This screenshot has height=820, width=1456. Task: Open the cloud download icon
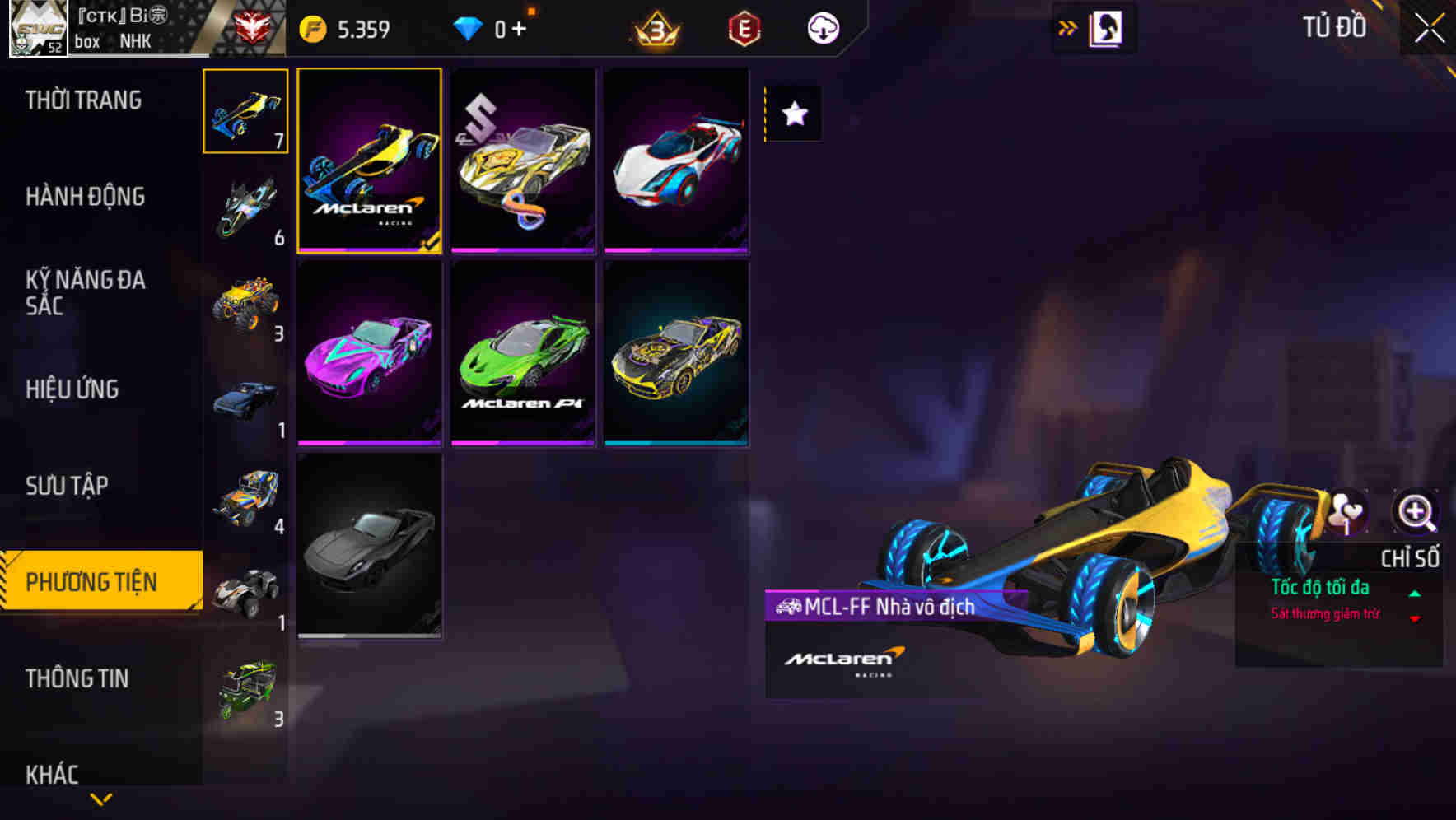coord(821,27)
